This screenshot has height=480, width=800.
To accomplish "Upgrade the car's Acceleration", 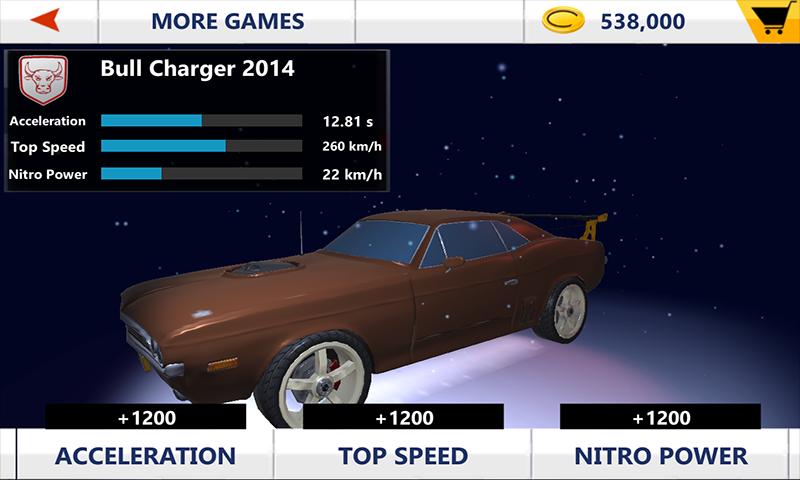I will click(x=146, y=456).
